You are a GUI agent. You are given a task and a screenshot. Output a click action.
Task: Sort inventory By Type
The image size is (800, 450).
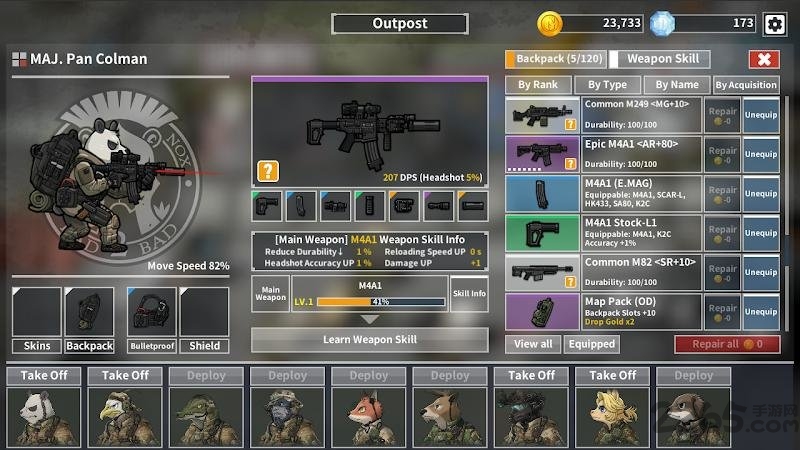click(x=607, y=85)
